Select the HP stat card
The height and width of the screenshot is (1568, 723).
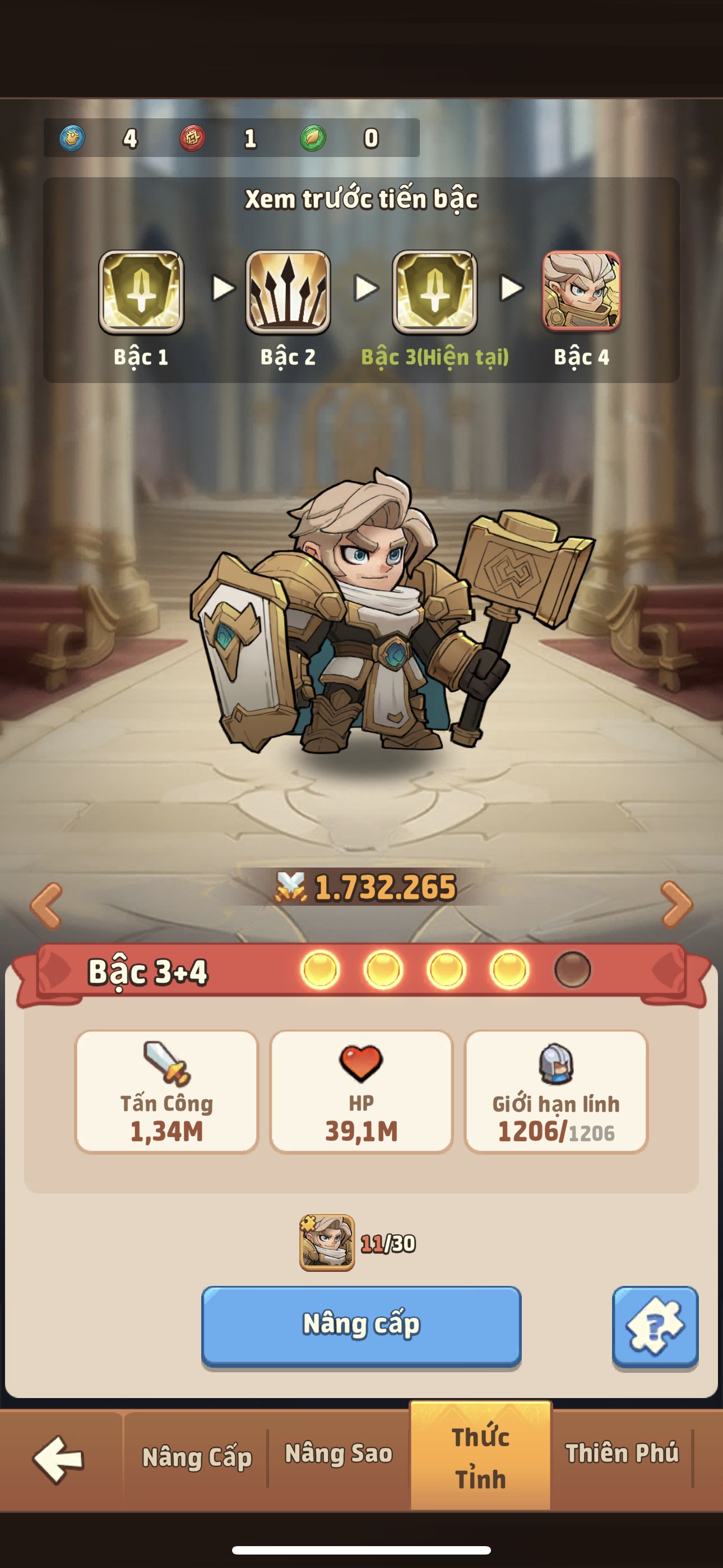click(x=361, y=1091)
